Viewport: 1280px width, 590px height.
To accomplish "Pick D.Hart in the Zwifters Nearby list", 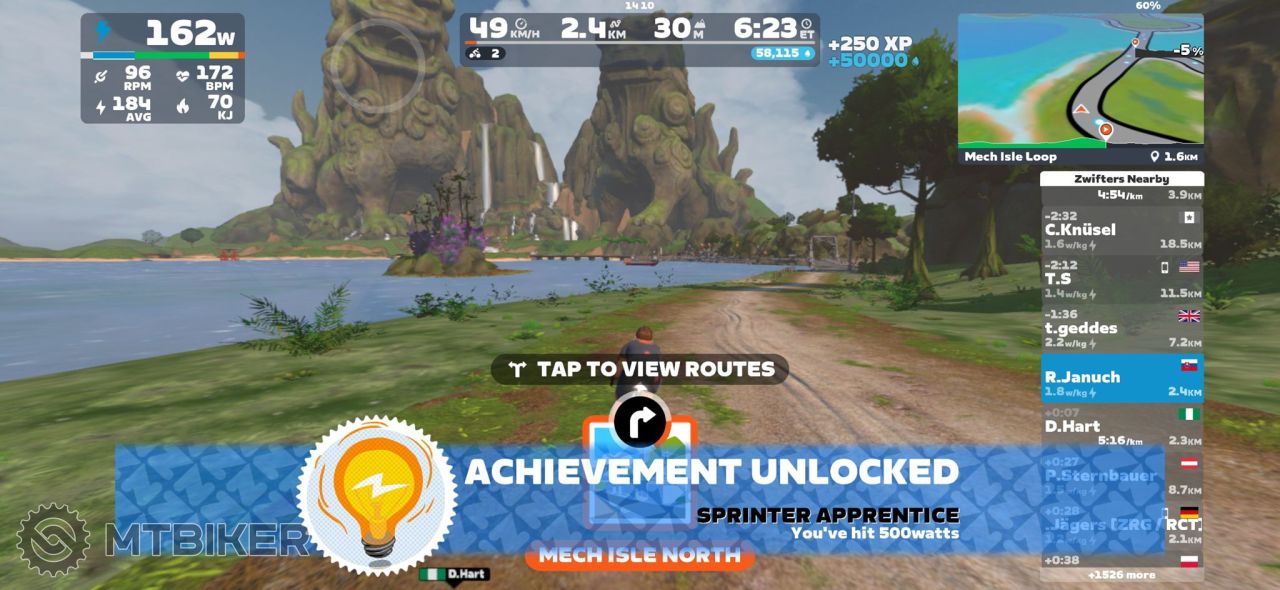I will [1121, 427].
